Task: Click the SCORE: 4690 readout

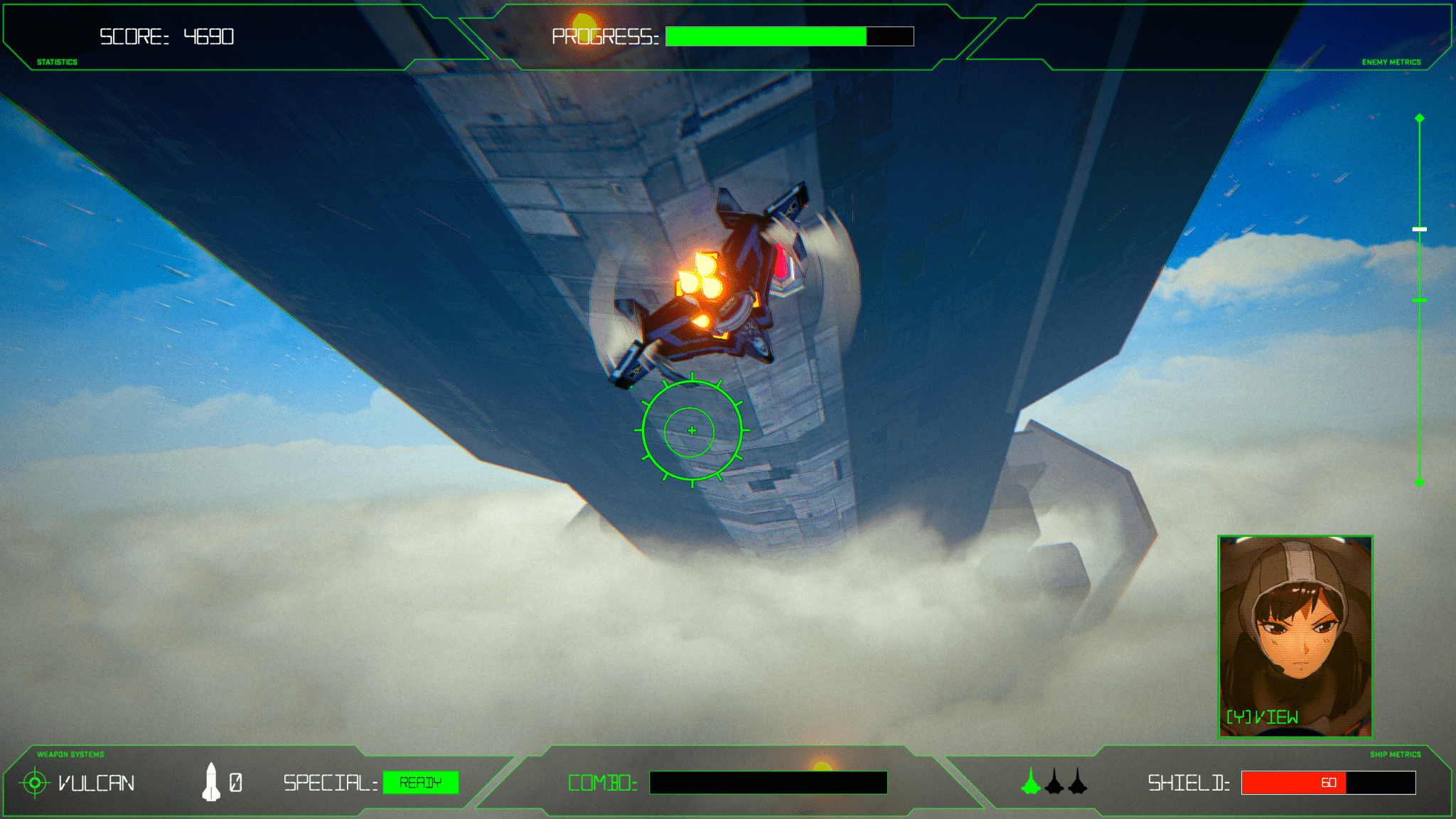Action: [167, 37]
